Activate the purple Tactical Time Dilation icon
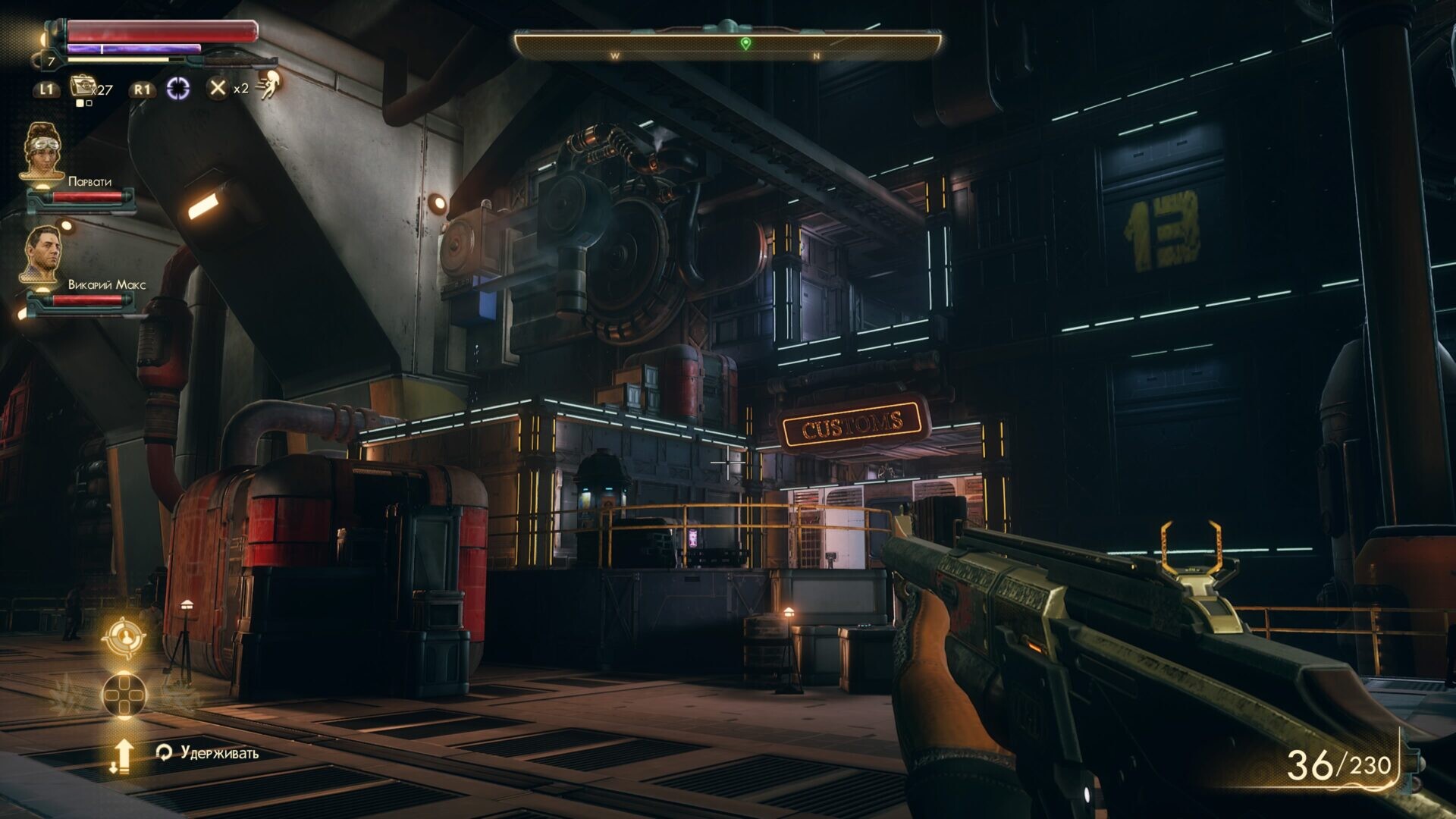The image size is (1456, 819). [177, 89]
